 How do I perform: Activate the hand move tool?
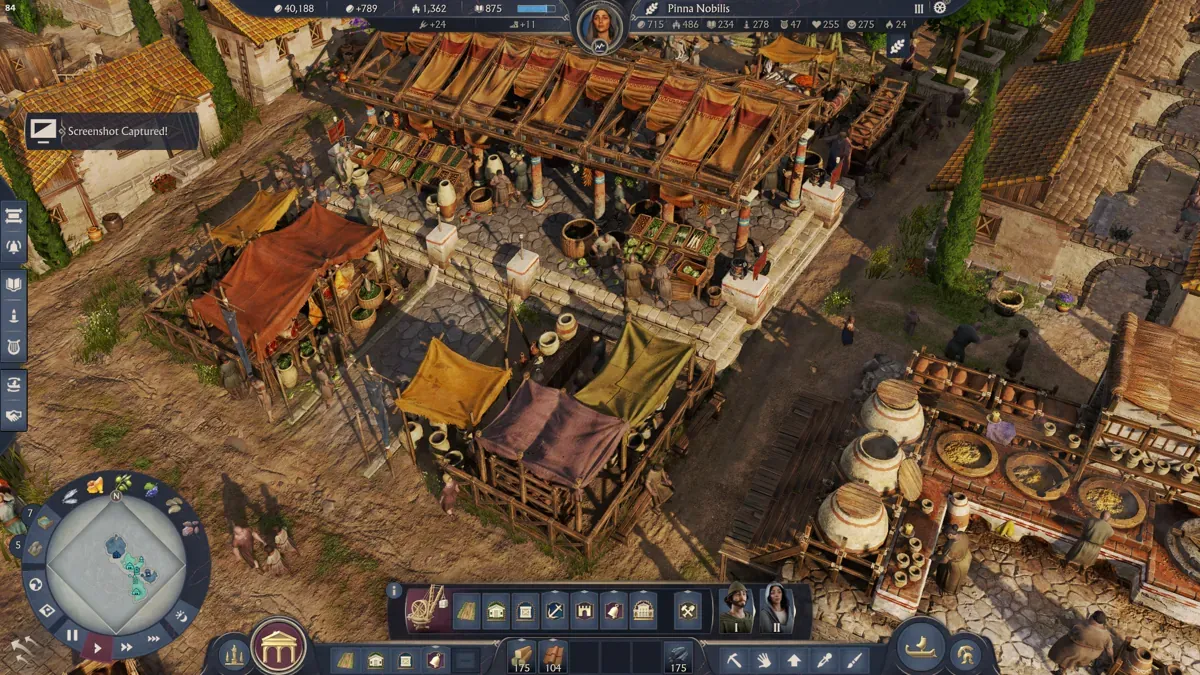(764, 660)
